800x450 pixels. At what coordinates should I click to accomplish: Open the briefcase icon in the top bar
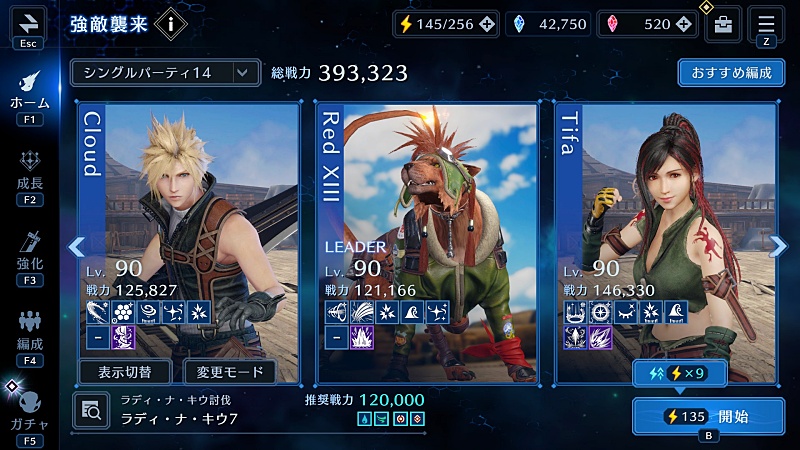point(722,25)
